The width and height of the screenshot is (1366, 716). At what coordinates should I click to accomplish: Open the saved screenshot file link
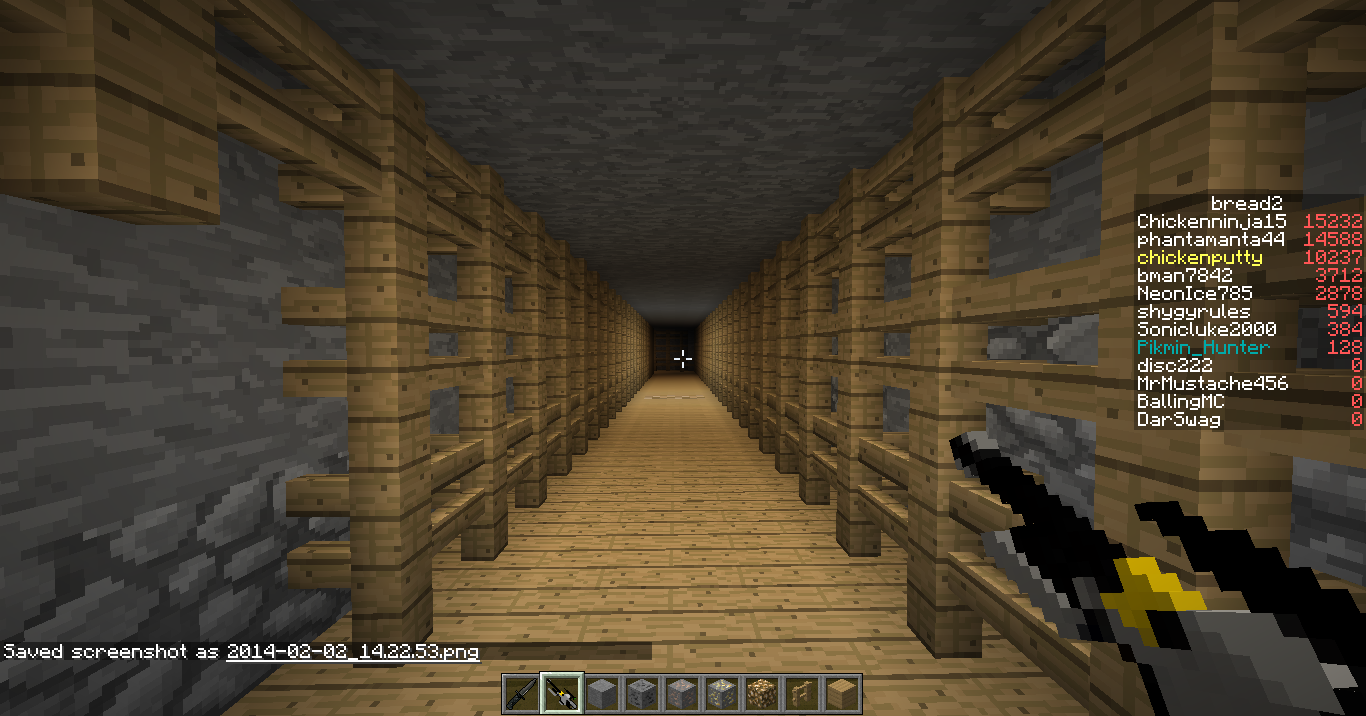pyautogui.click(x=352, y=652)
